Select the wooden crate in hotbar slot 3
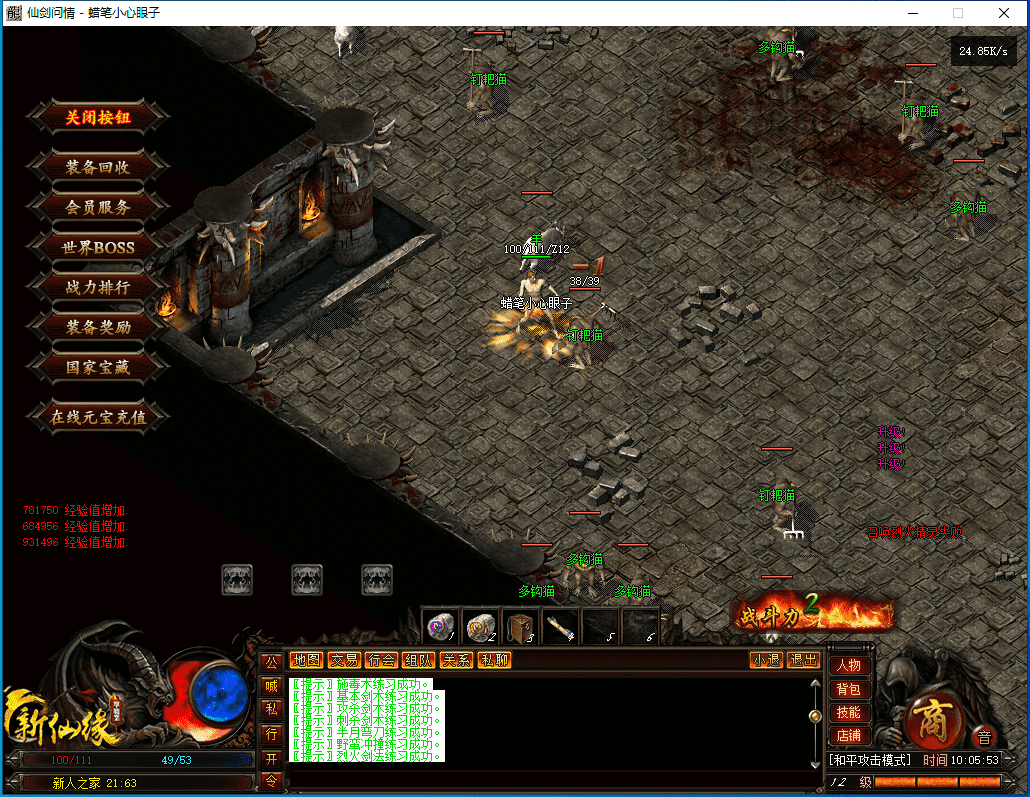Image resolution: width=1030 pixels, height=797 pixels. (x=520, y=627)
